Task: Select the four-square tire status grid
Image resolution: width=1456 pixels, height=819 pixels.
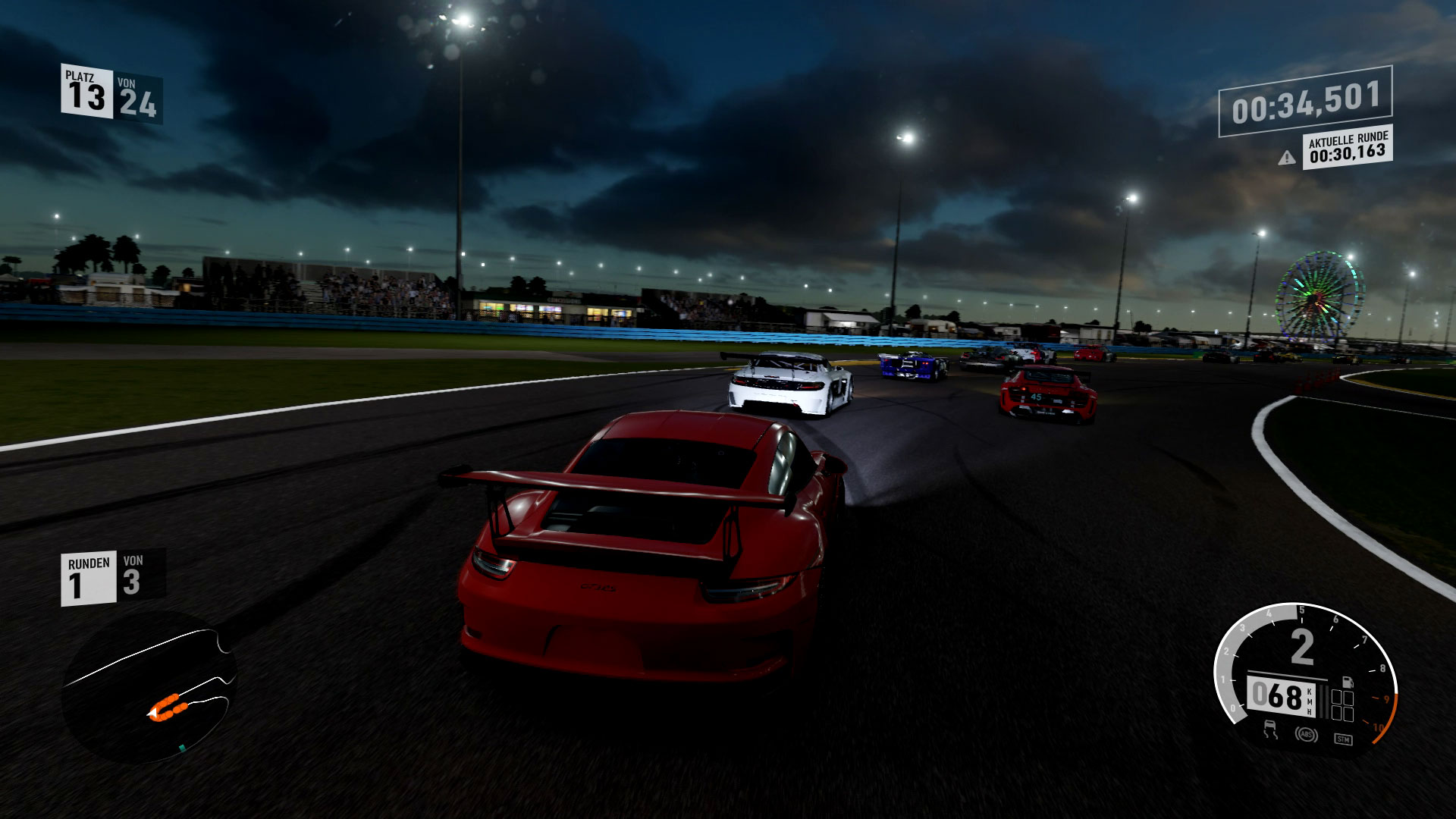Action: pos(1342,706)
